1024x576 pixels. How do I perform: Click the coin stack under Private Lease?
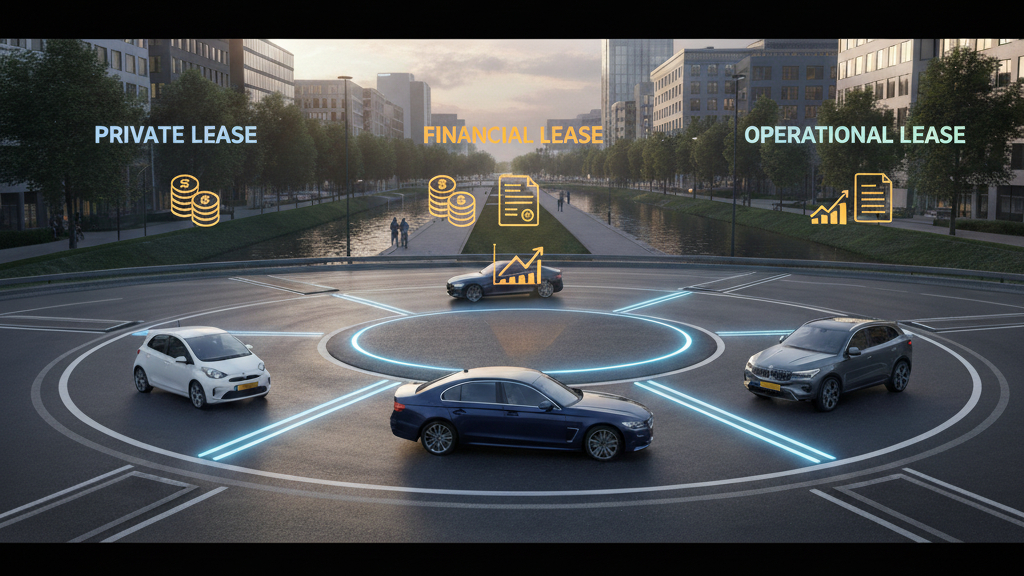(x=194, y=200)
